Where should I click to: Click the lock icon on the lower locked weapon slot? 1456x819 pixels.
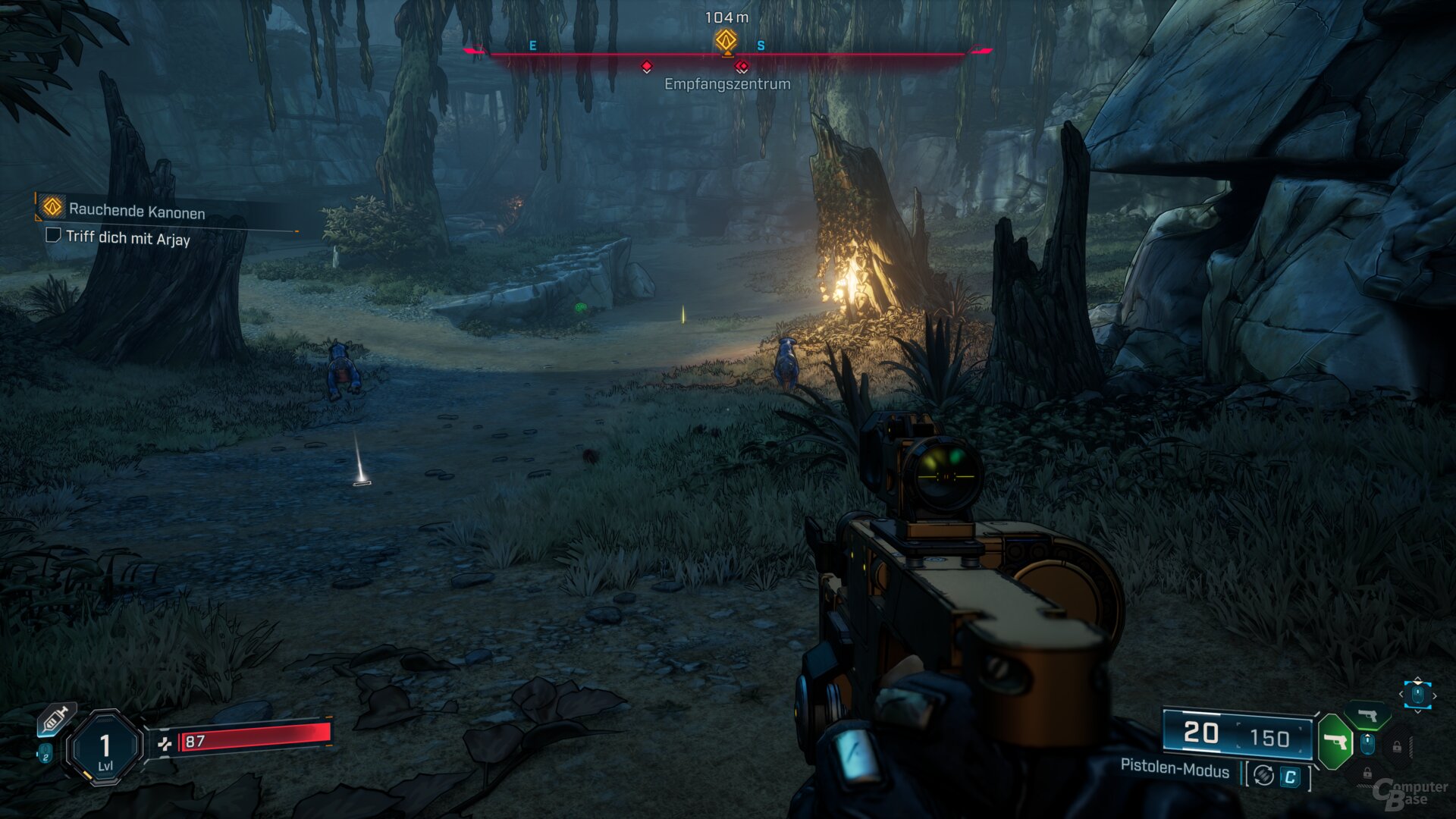[1368, 773]
